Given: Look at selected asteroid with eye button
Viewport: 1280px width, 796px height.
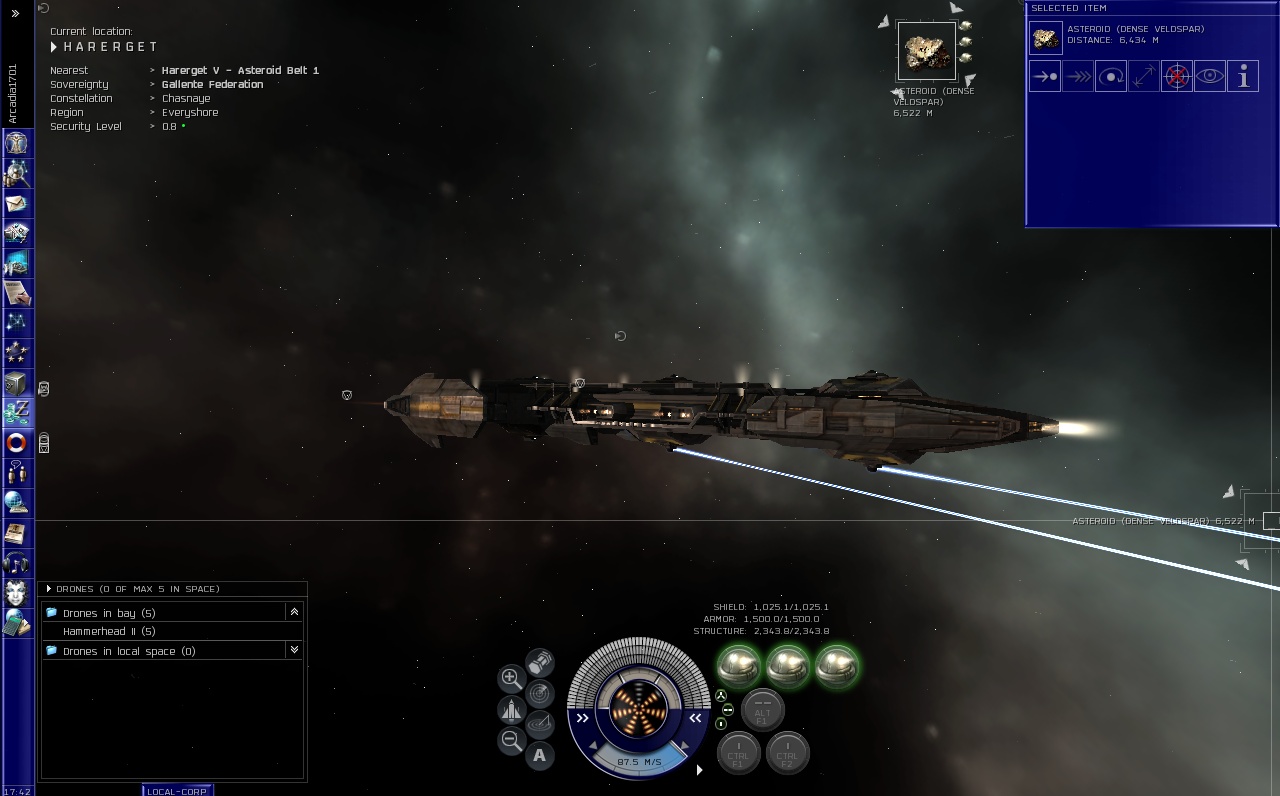Looking at the screenshot, I should pos(1209,76).
